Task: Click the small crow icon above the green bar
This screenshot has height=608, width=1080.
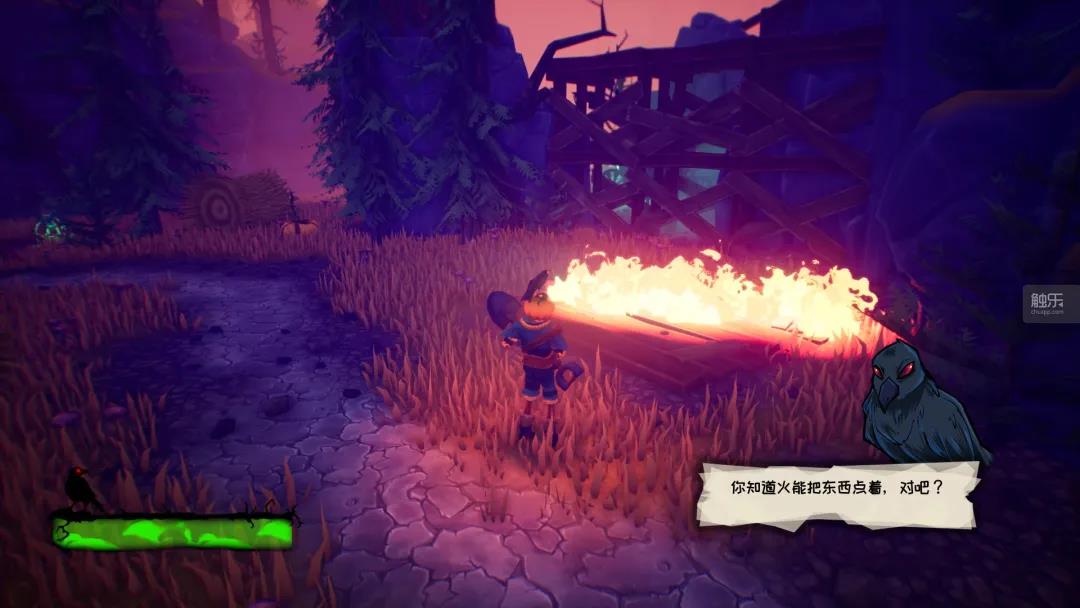Action: (x=80, y=488)
